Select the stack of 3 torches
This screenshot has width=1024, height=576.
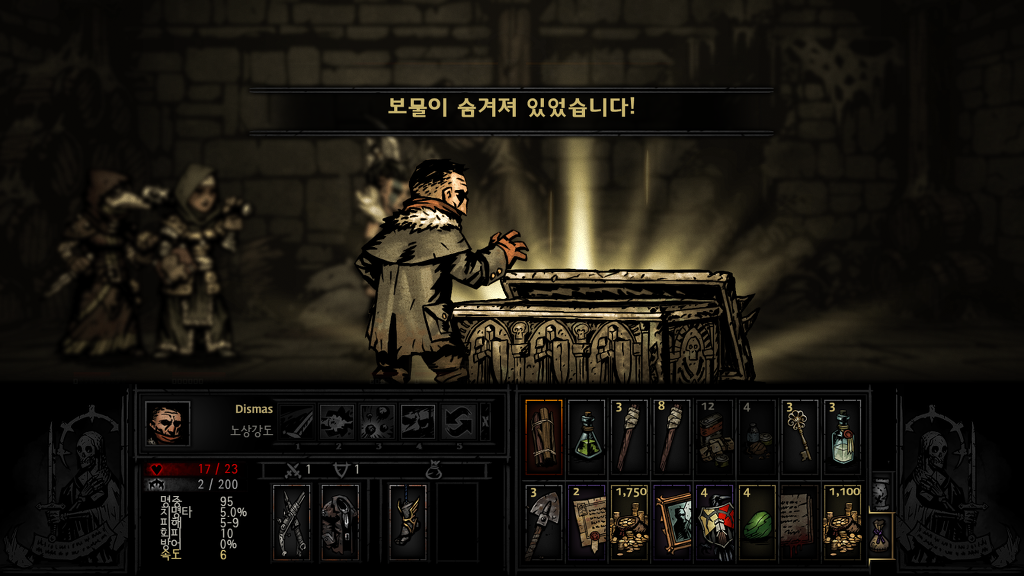(x=629, y=437)
